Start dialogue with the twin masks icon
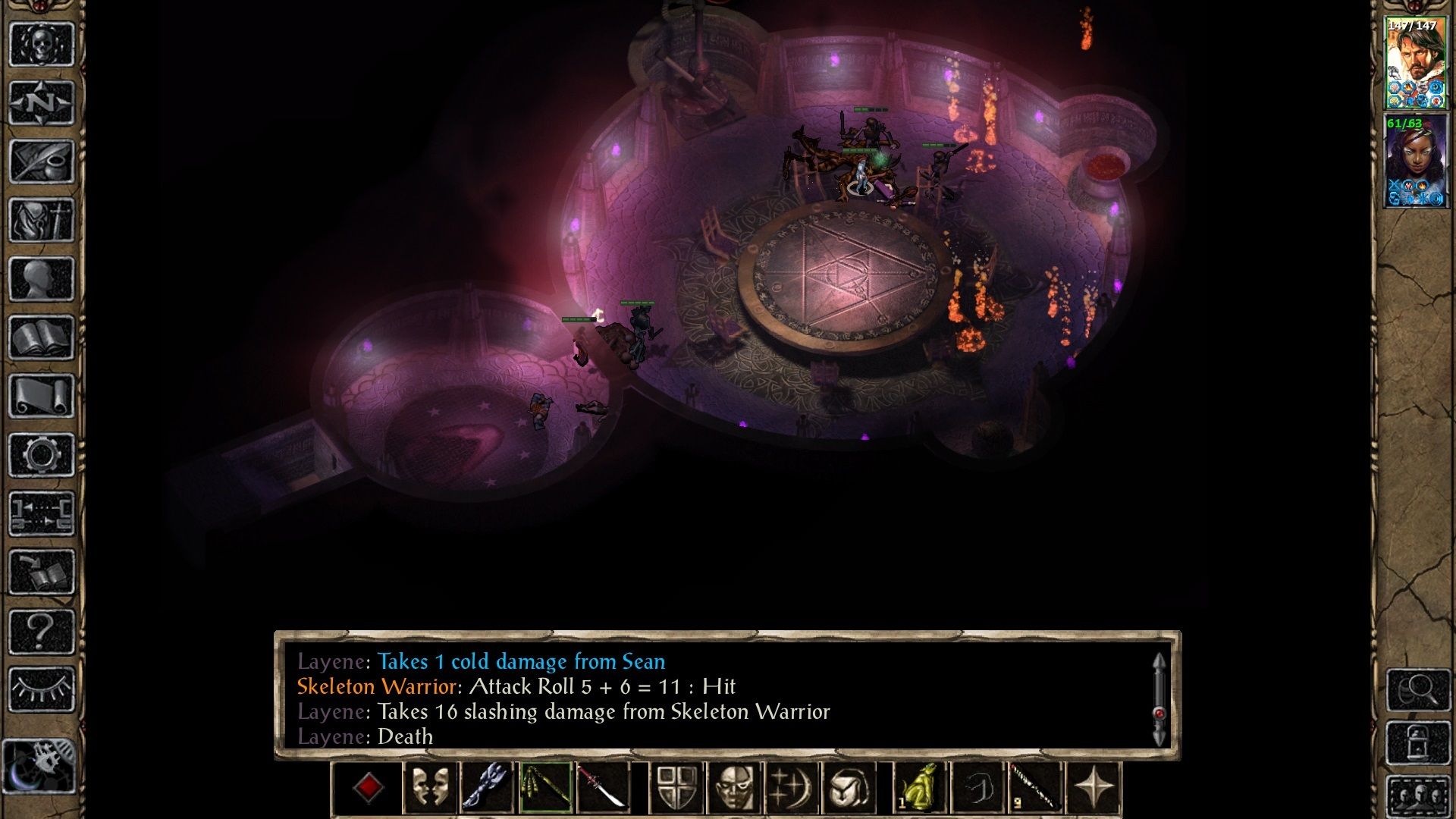This screenshot has height=819, width=1456. pos(428,788)
